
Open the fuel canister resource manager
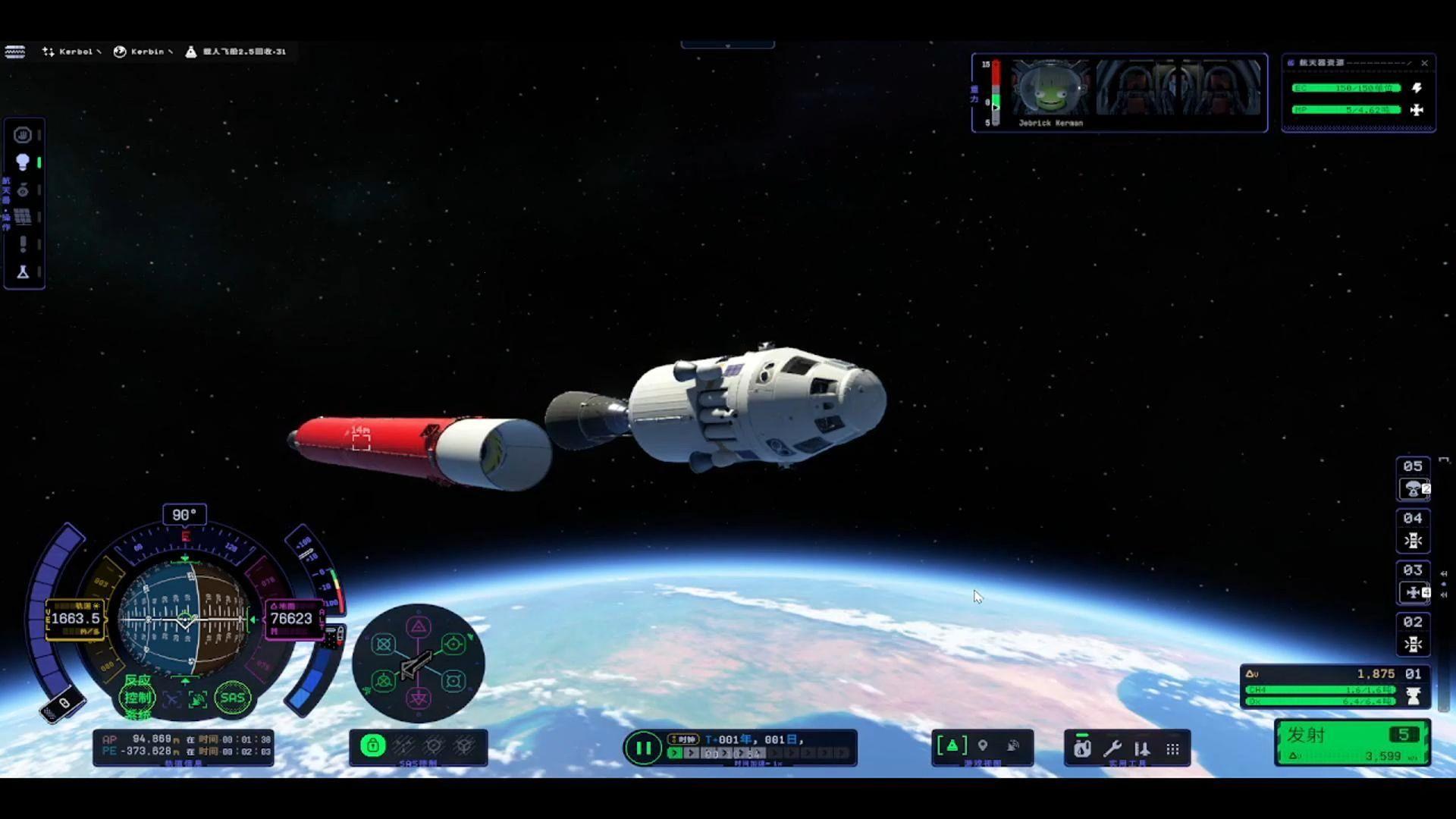[1082, 748]
